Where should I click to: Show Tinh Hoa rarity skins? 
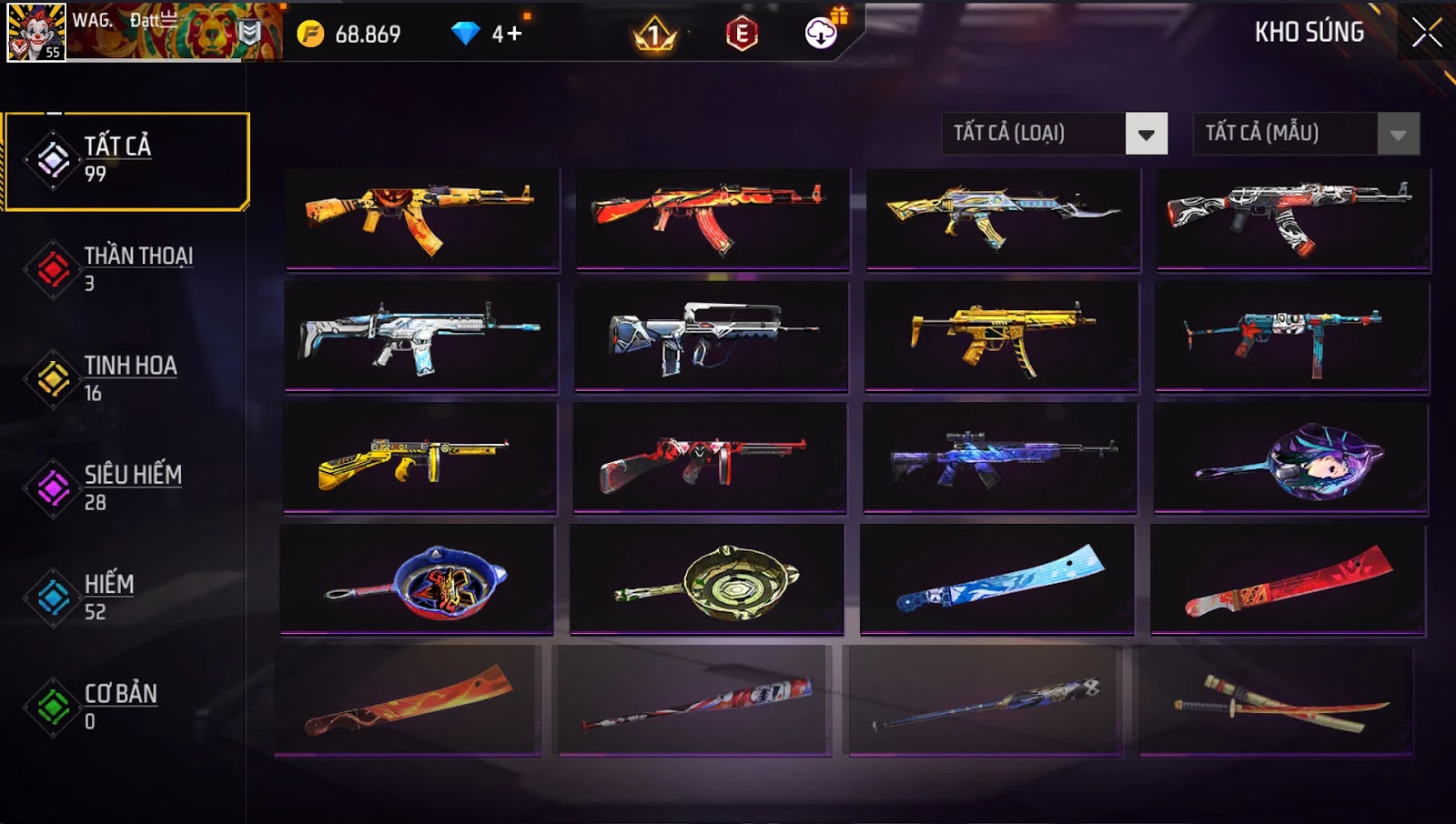point(126,378)
